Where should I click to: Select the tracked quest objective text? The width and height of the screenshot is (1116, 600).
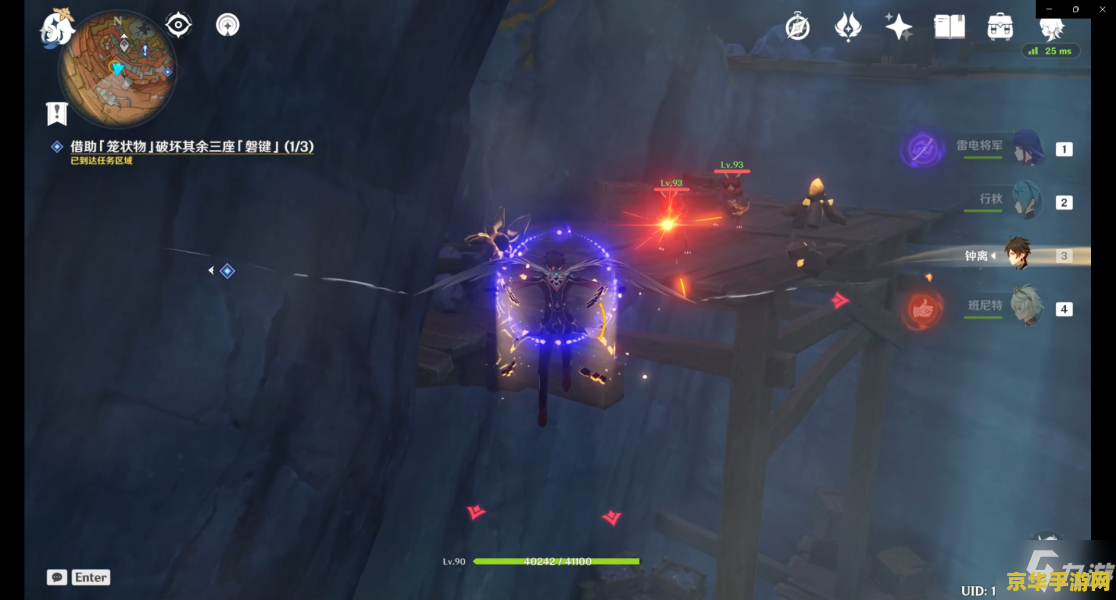[x=192, y=146]
